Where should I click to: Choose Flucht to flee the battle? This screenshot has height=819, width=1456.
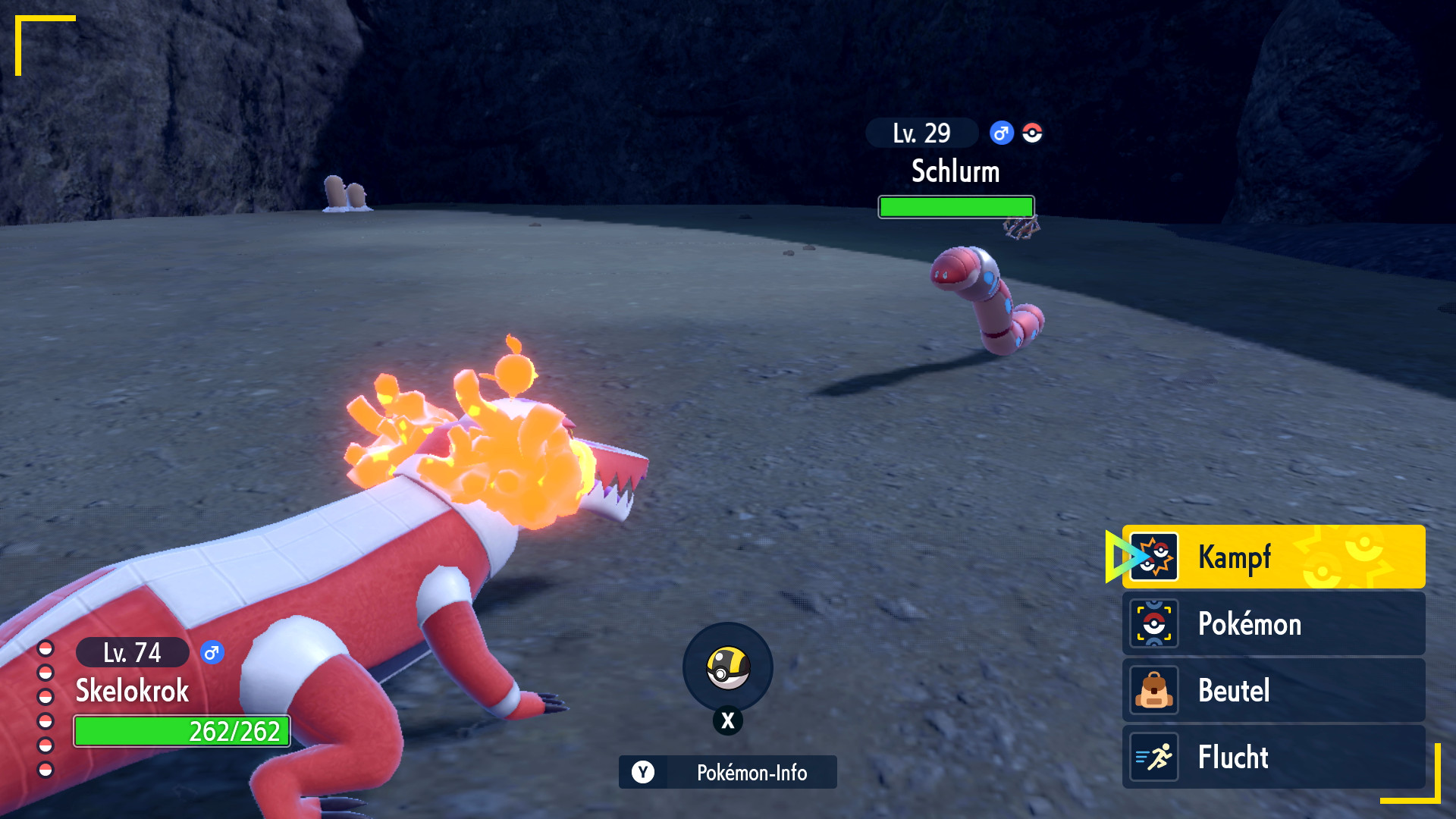click(1272, 757)
